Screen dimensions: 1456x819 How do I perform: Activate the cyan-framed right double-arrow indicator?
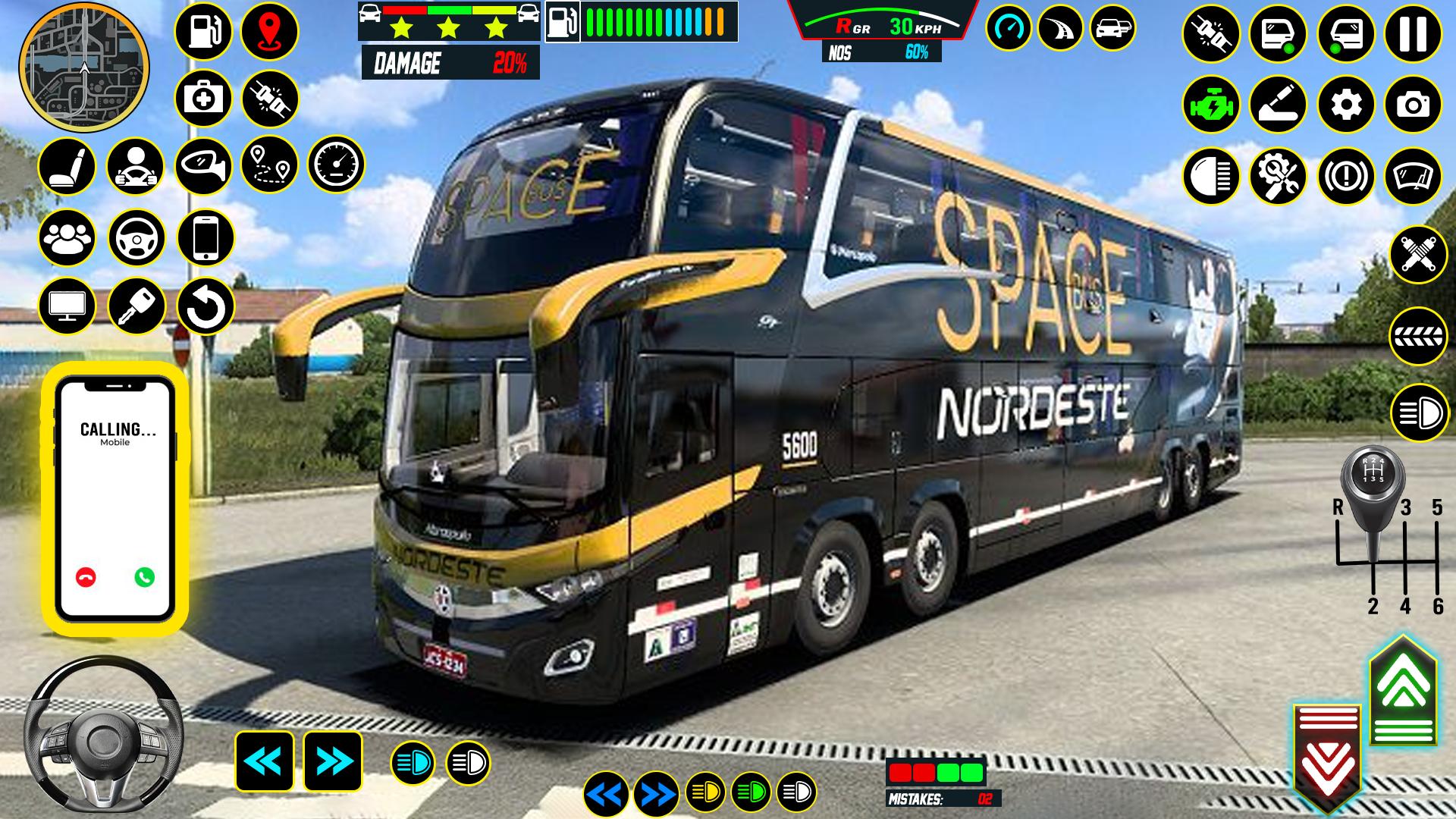[x=333, y=761]
